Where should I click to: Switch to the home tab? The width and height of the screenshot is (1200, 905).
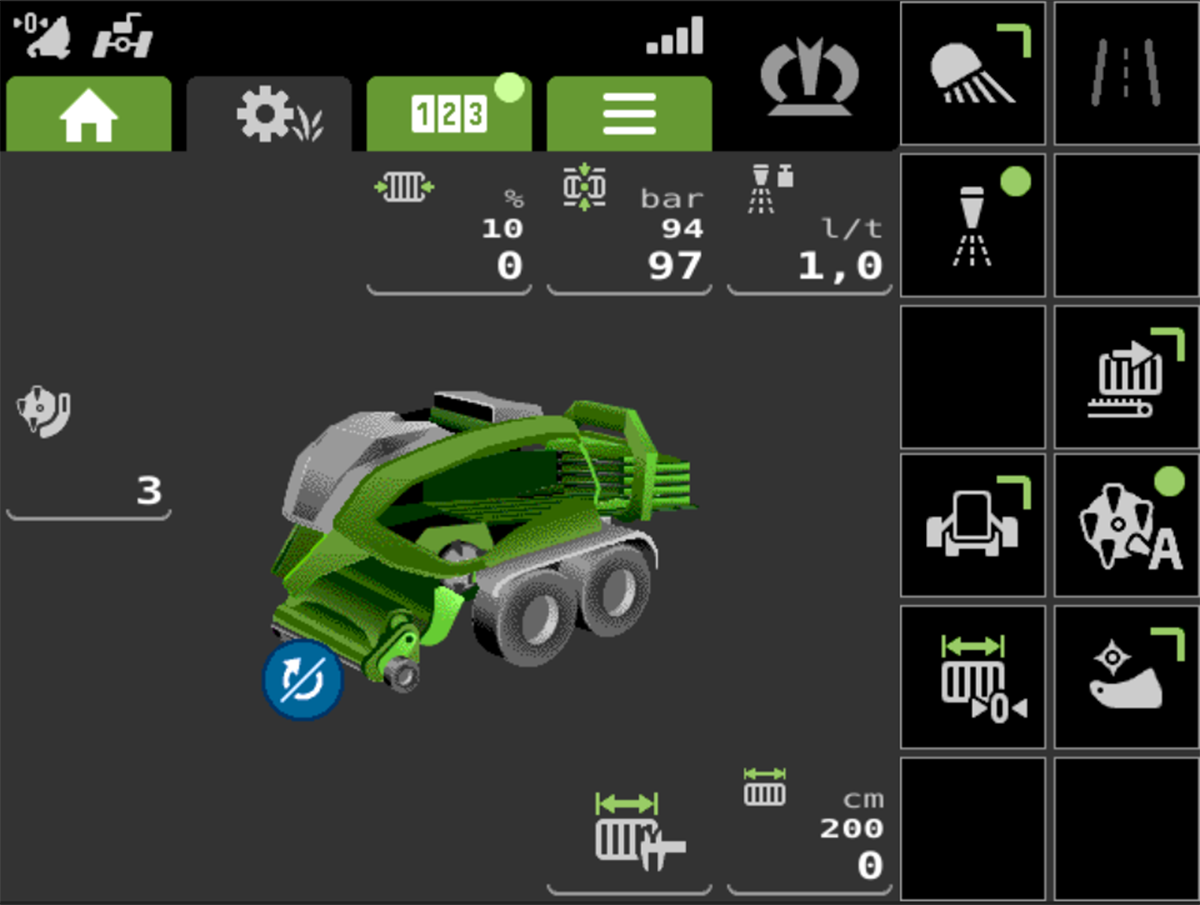(x=88, y=115)
